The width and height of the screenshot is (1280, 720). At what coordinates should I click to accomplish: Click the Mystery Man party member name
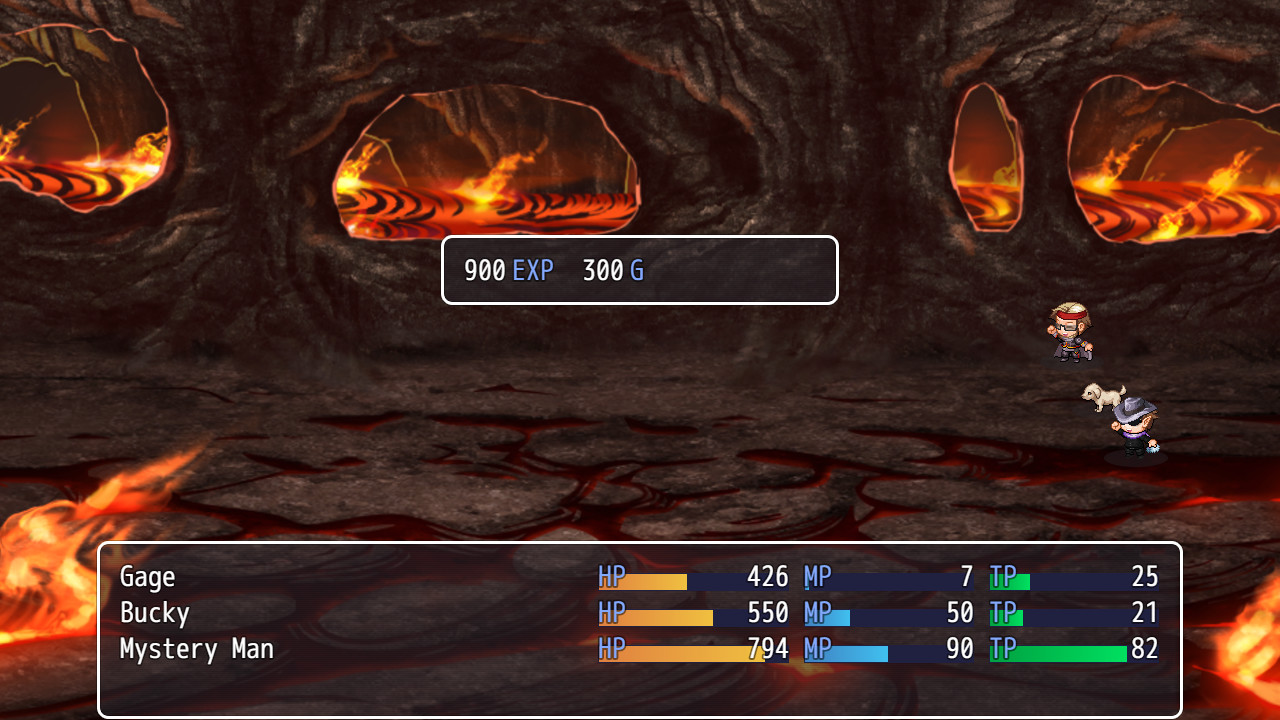point(196,649)
